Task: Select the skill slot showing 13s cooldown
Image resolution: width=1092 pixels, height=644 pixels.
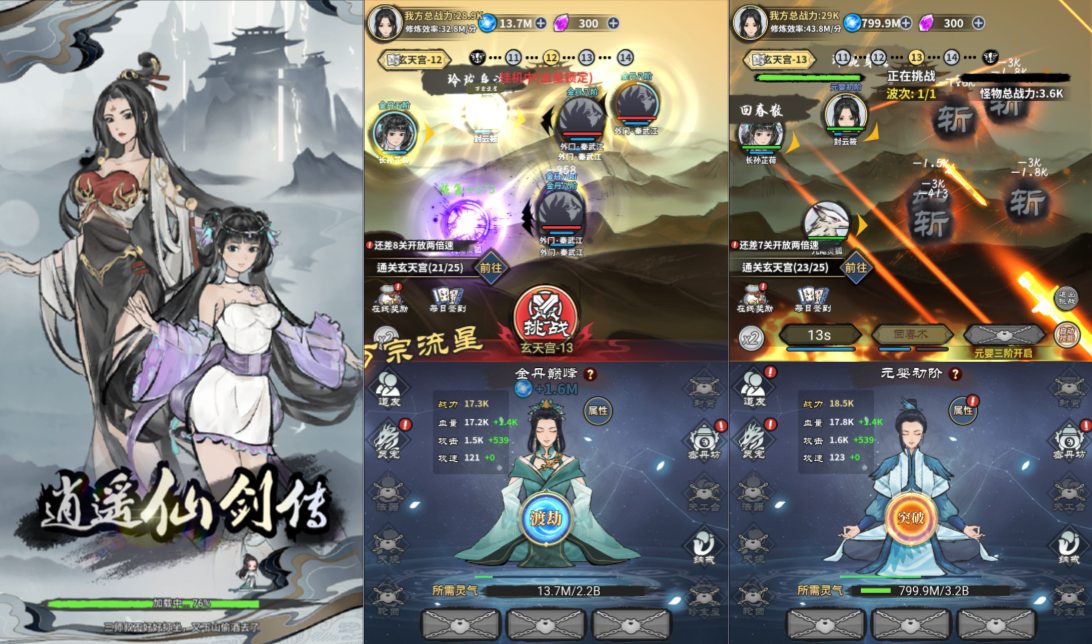Action: 818,335
